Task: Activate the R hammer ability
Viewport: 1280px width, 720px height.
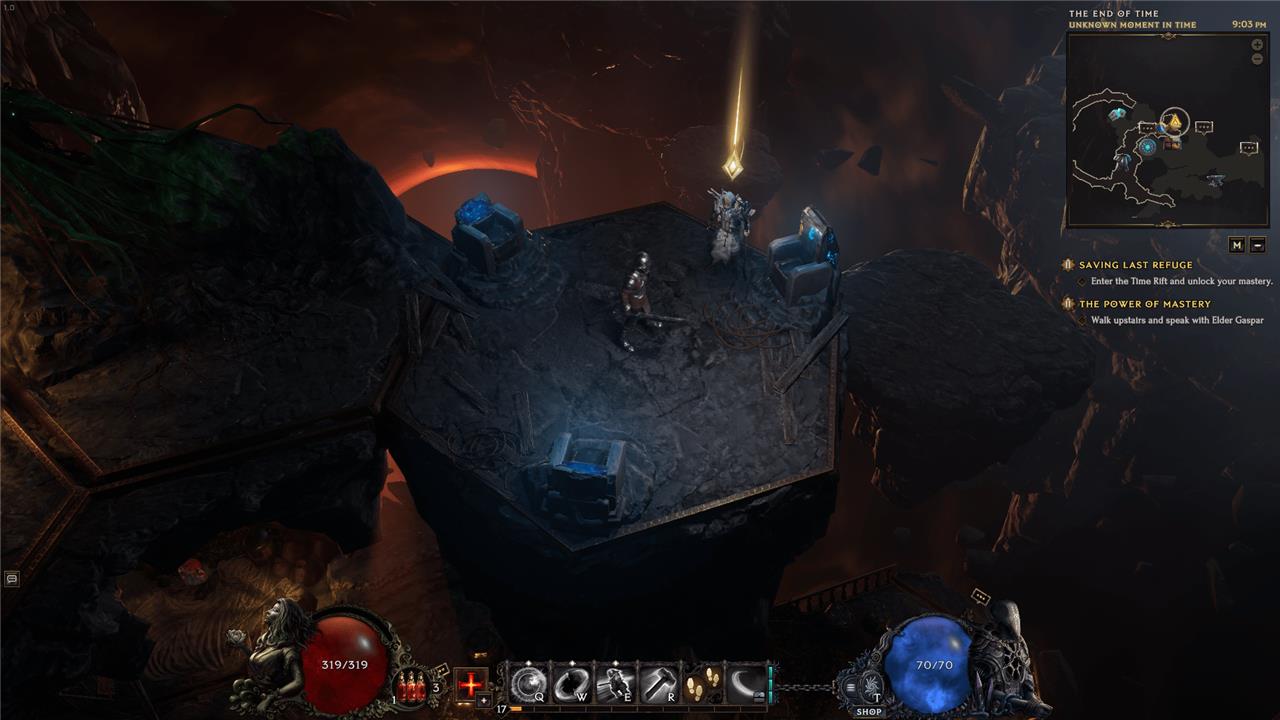Action: pos(658,684)
